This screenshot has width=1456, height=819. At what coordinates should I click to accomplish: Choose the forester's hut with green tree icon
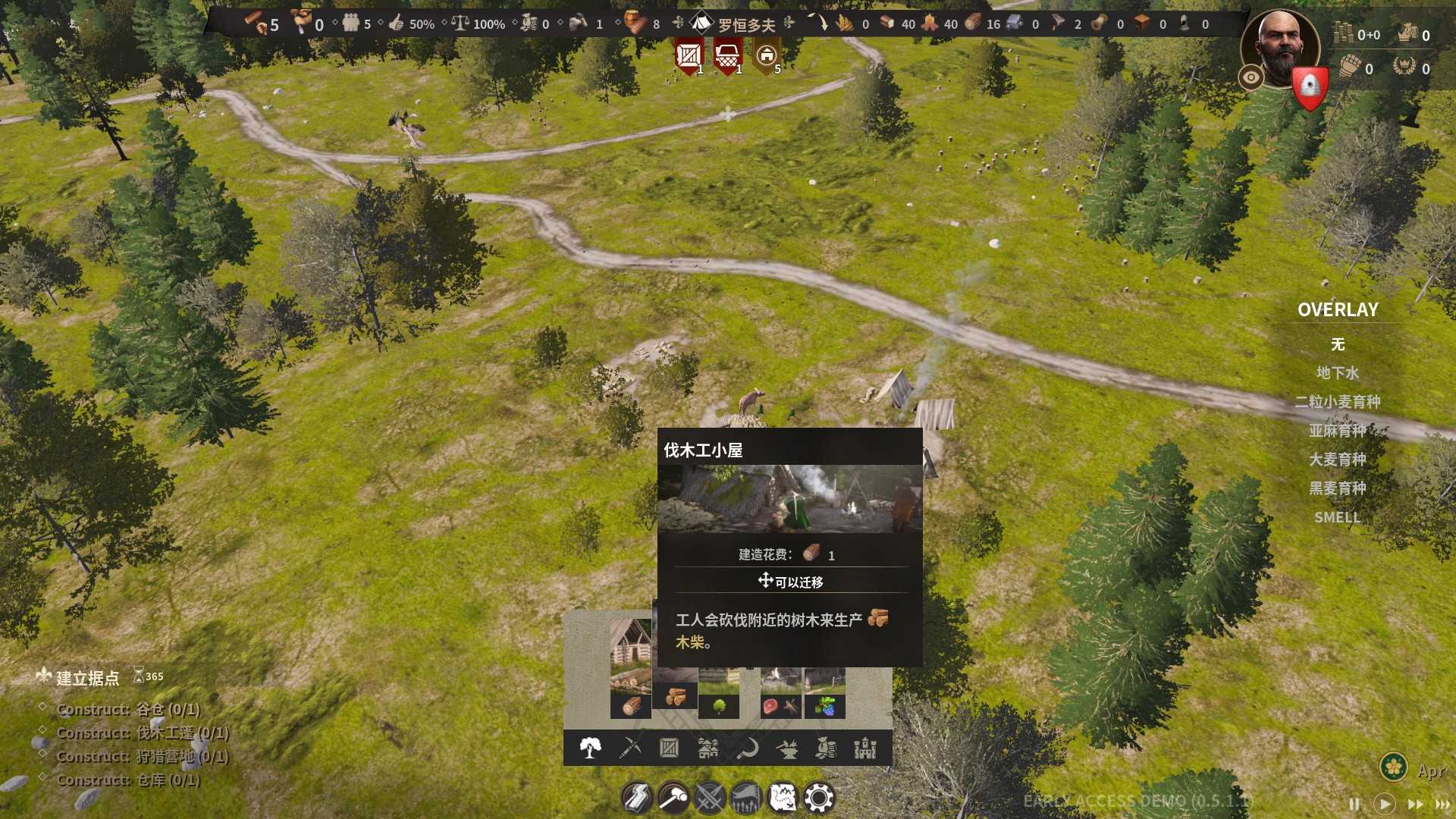coord(719,694)
